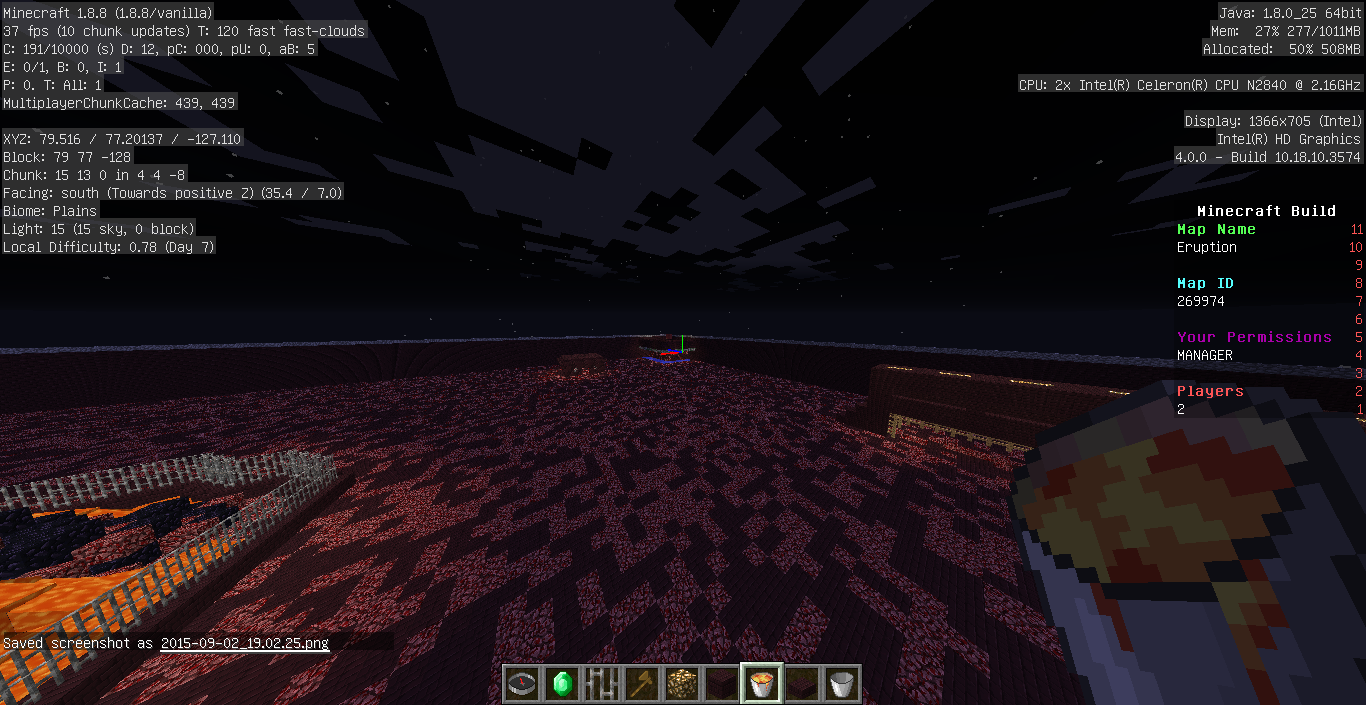Choose the nether brick slab slot

click(x=801, y=684)
